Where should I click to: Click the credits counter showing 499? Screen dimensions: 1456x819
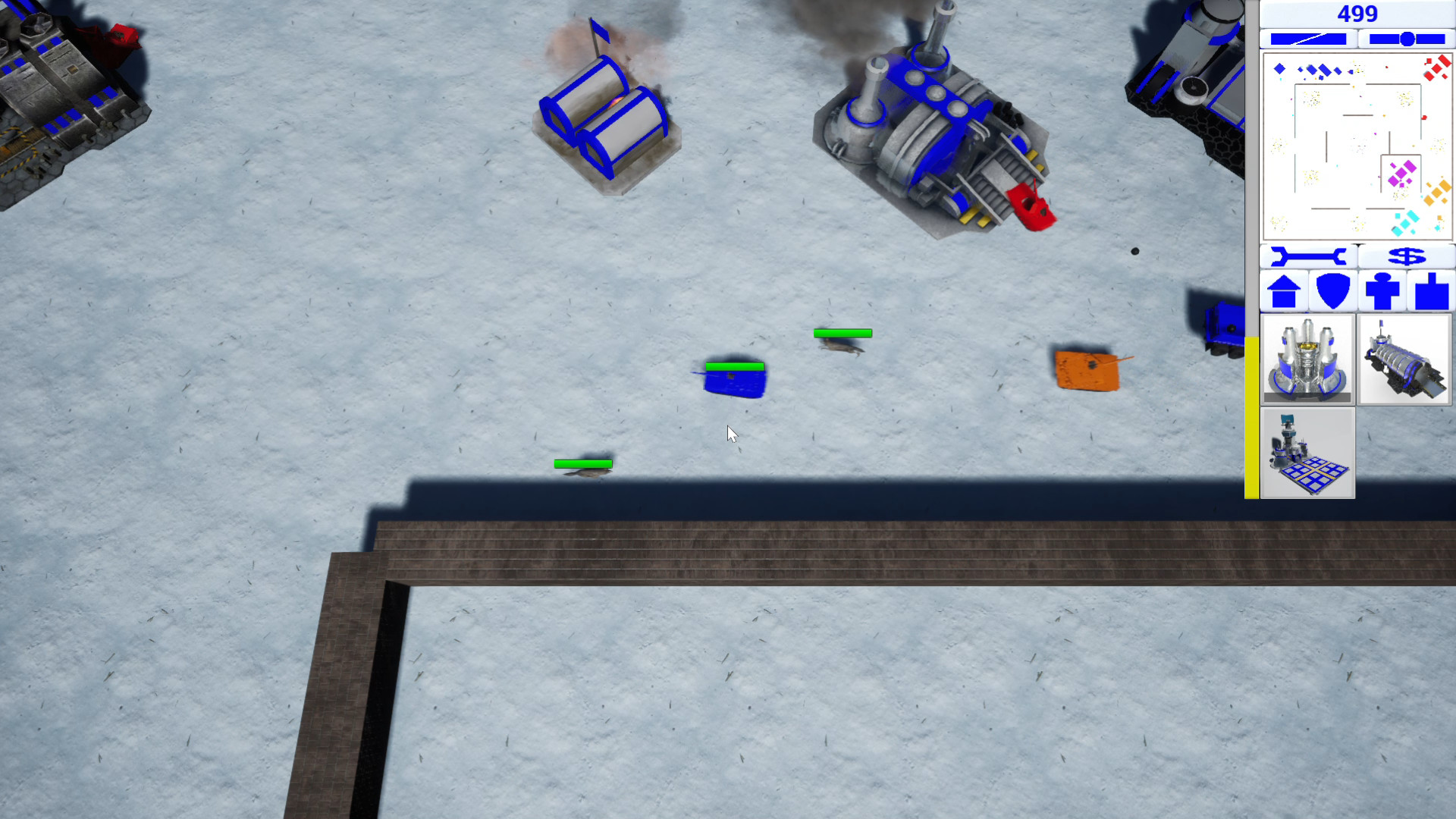(x=1357, y=14)
